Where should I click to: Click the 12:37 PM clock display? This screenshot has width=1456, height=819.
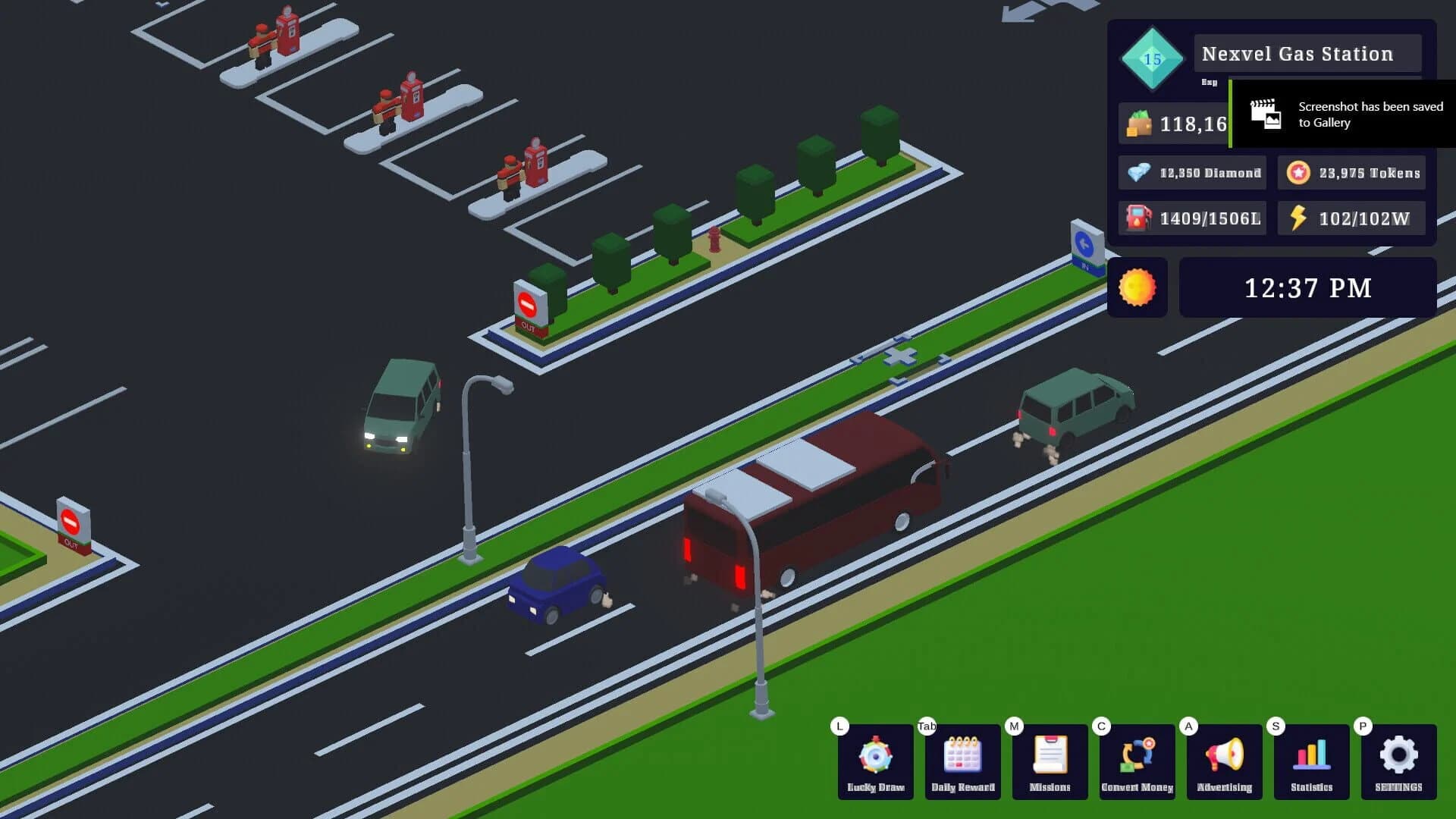click(1307, 288)
